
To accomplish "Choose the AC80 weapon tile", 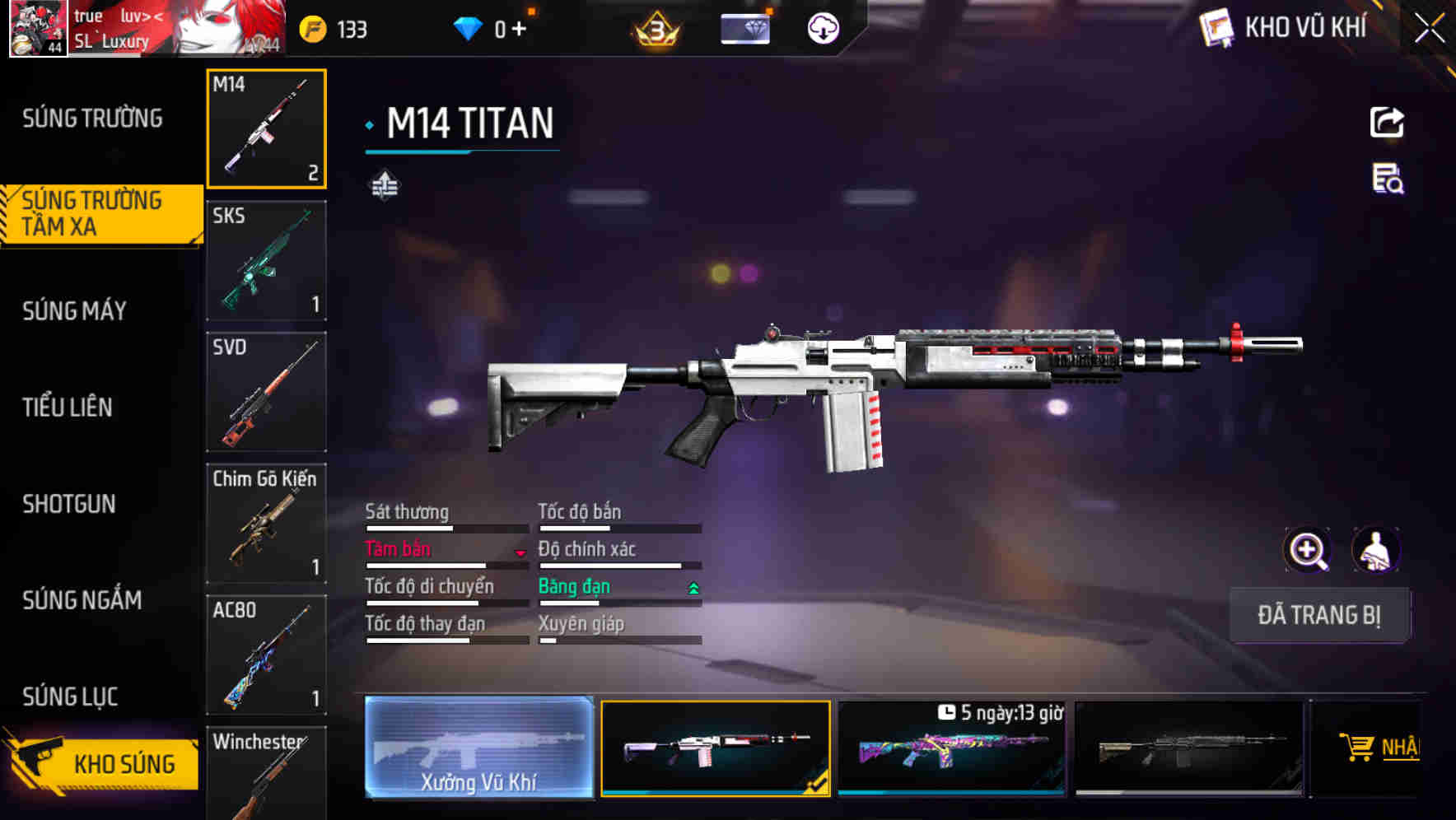I will pos(266,655).
